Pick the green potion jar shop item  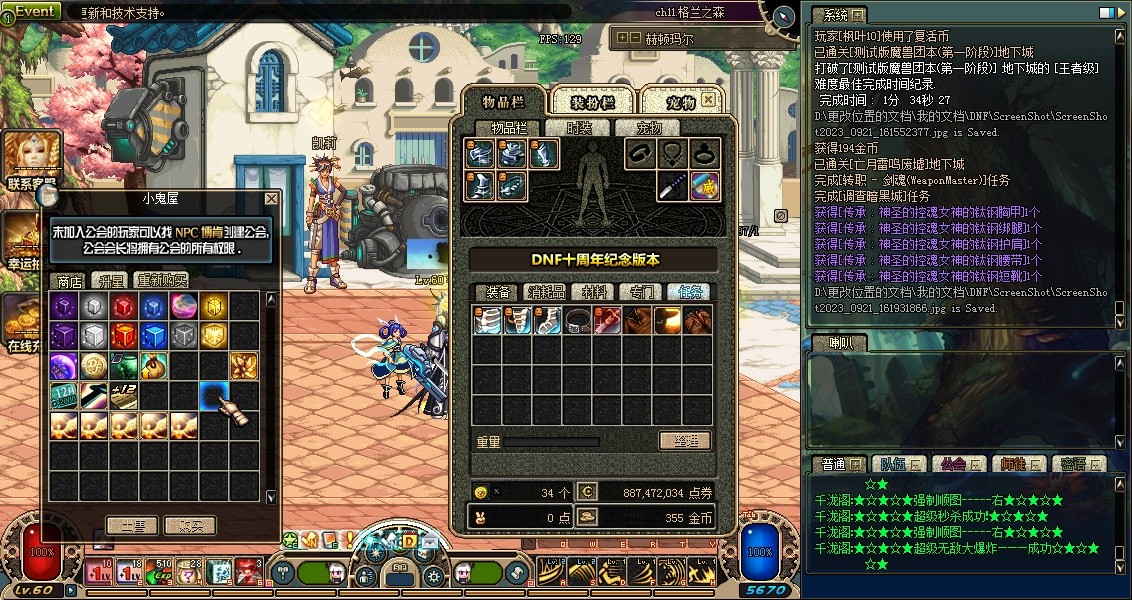123,365
